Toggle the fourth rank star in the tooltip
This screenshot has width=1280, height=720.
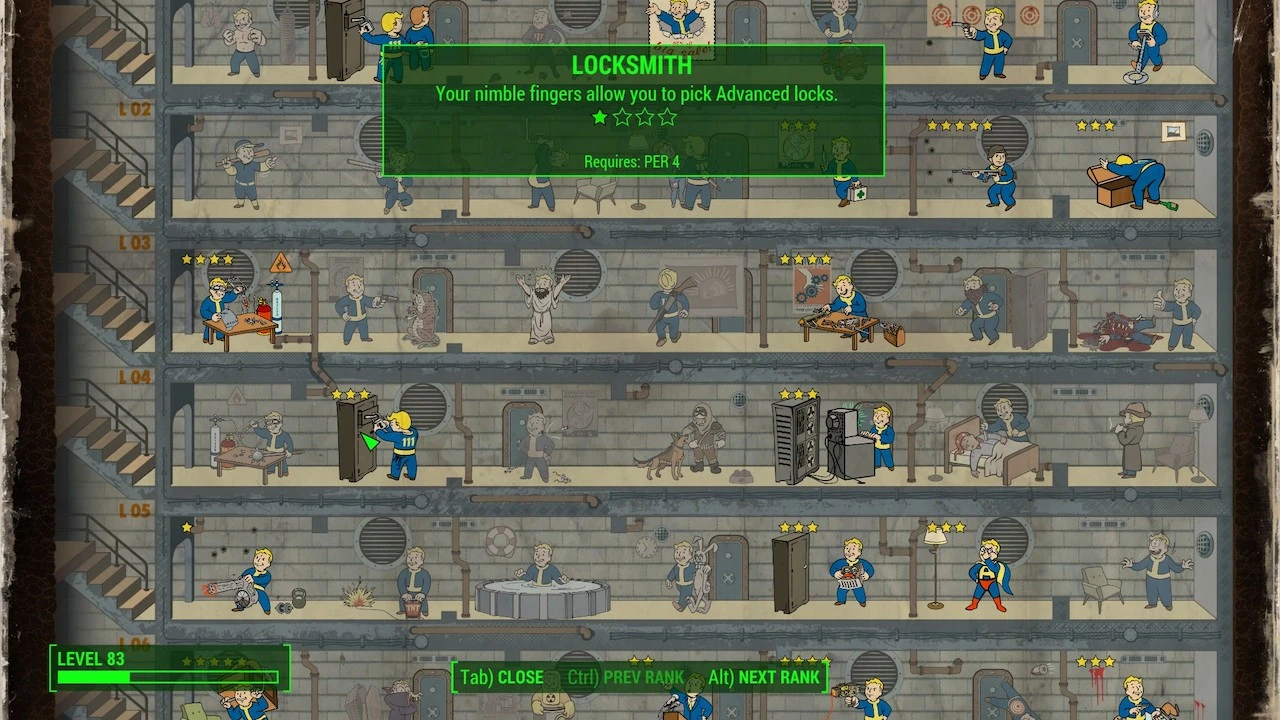tap(666, 117)
